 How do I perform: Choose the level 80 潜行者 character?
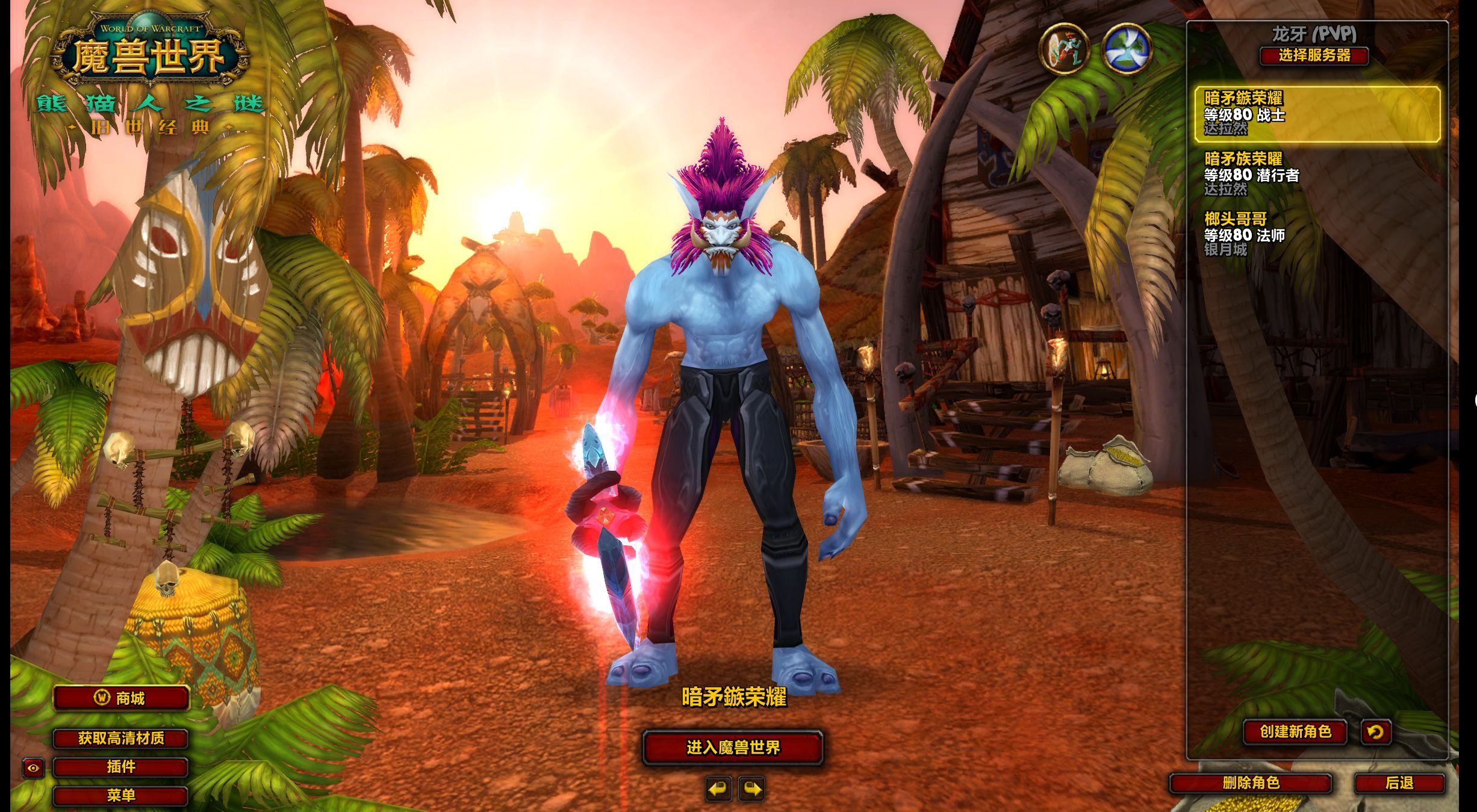pyautogui.click(x=1317, y=174)
